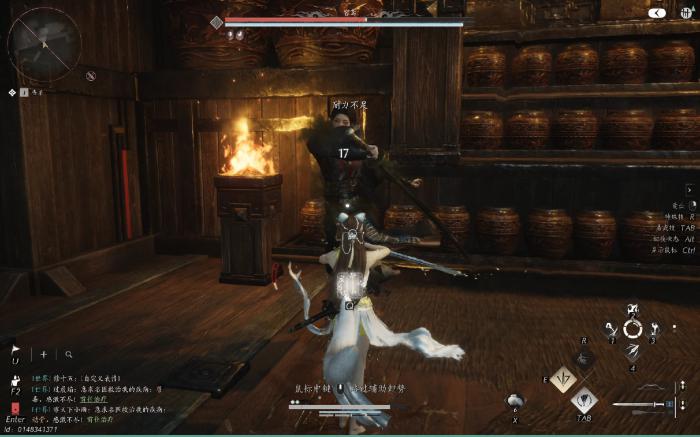Click the plus button above the chat
The height and width of the screenshot is (437, 700).
pyautogui.click(x=43, y=354)
